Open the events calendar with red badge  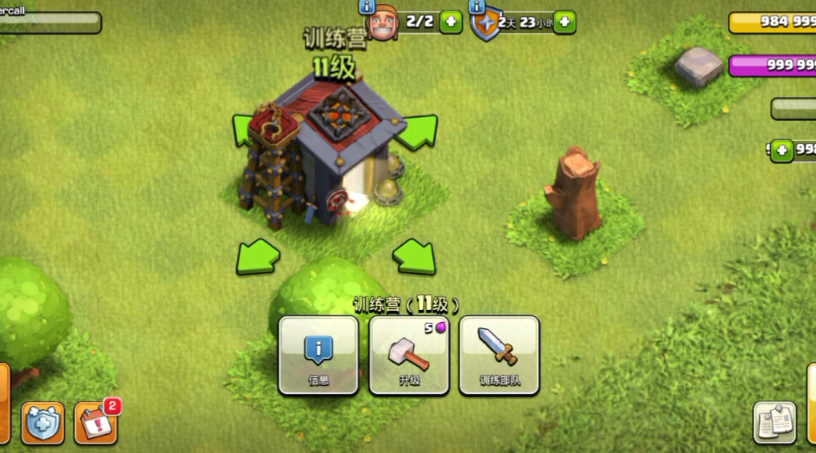click(x=96, y=422)
